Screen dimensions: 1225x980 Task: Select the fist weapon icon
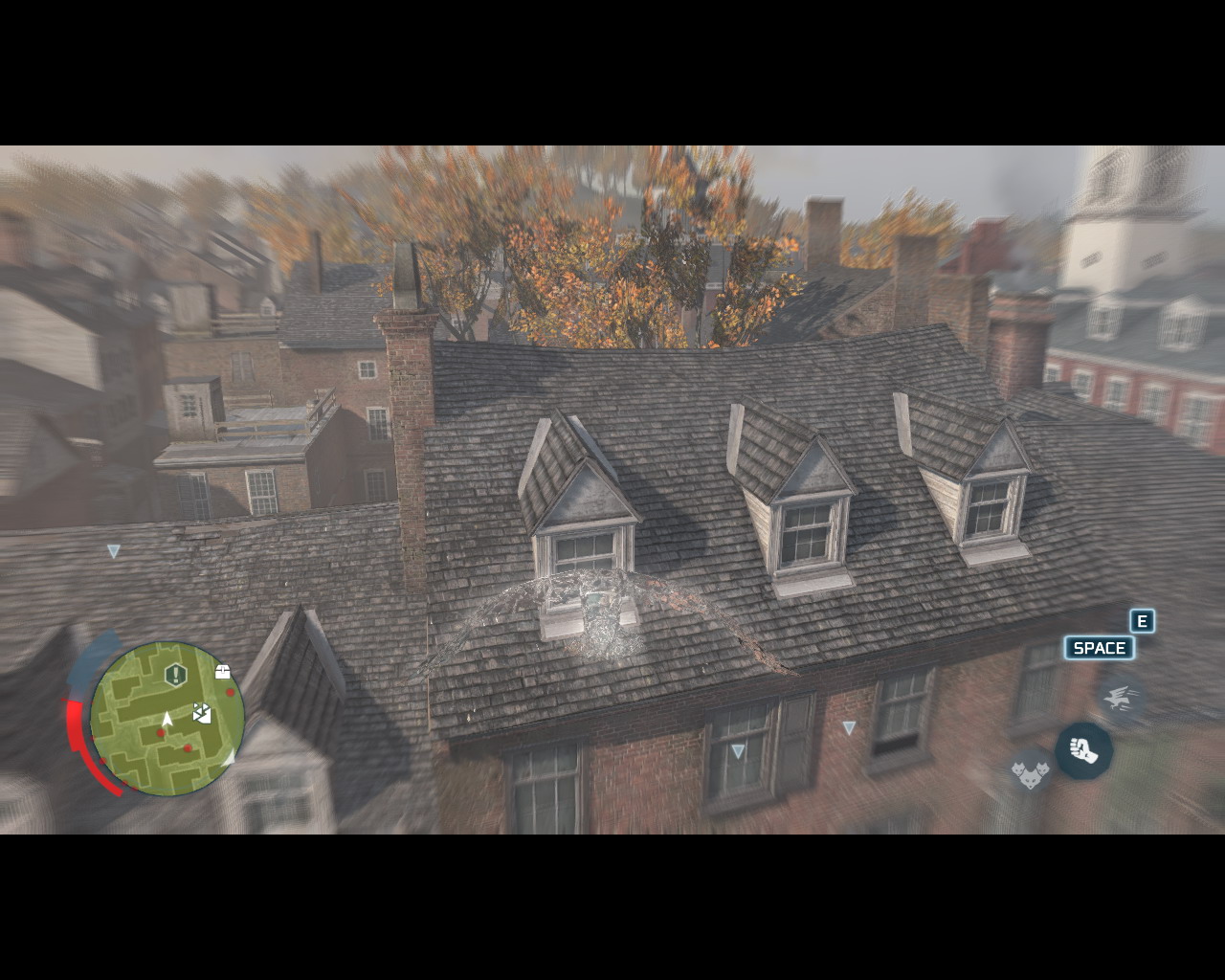(x=1083, y=750)
